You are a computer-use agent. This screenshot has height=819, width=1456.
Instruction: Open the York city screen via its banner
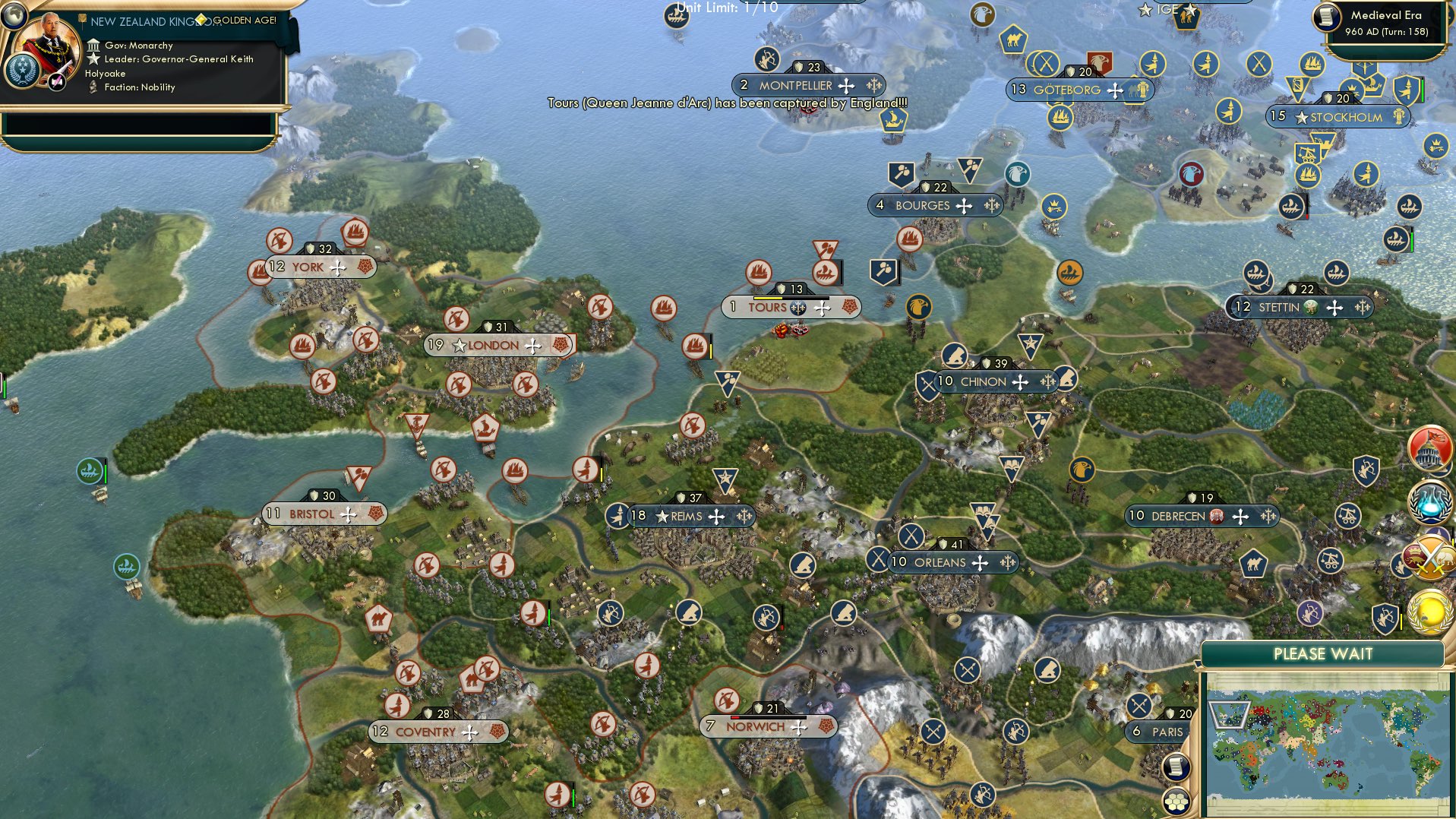coord(304,267)
